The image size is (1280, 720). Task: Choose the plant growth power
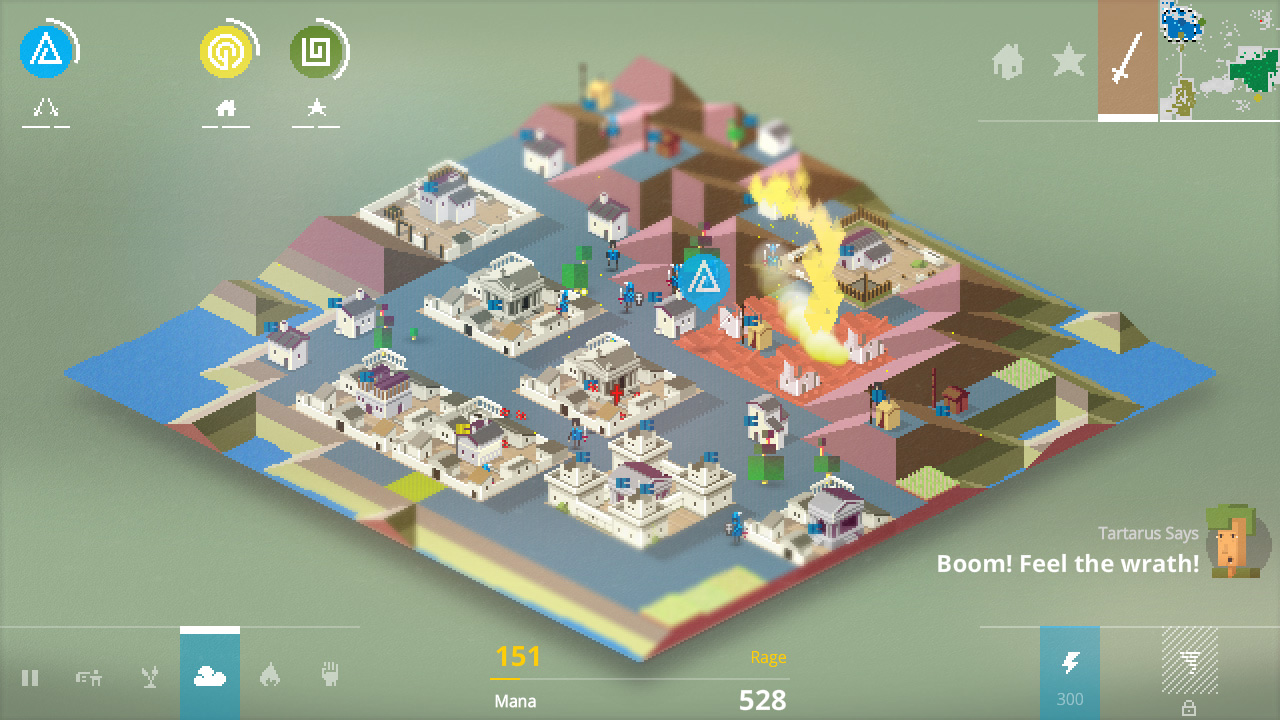150,675
